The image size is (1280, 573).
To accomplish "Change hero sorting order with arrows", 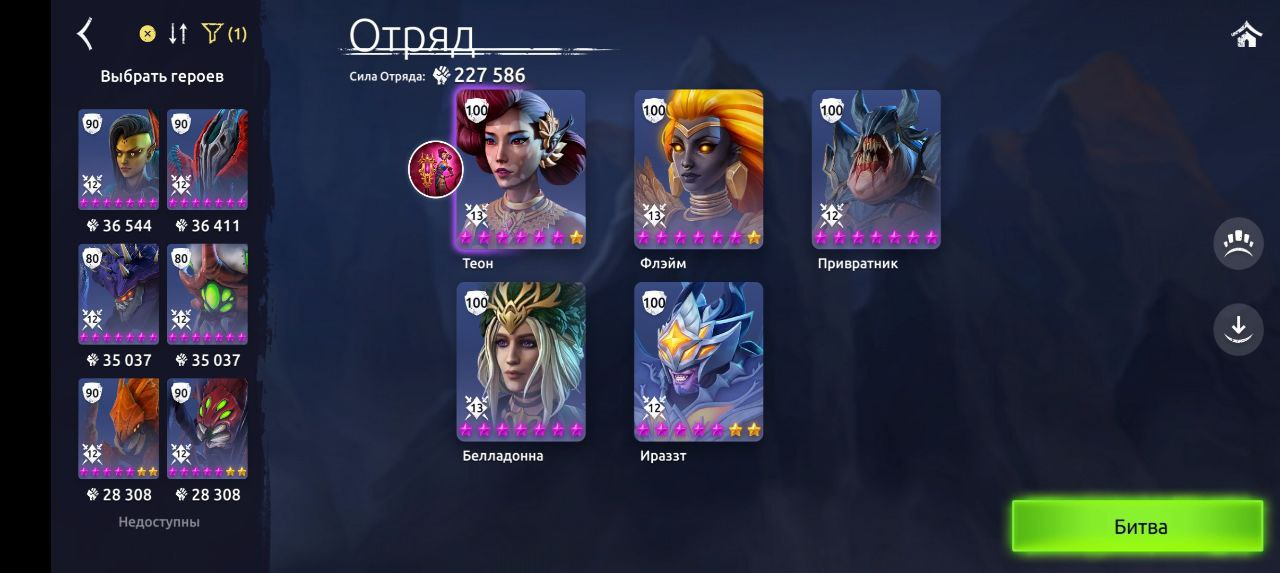I will click(178, 34).
